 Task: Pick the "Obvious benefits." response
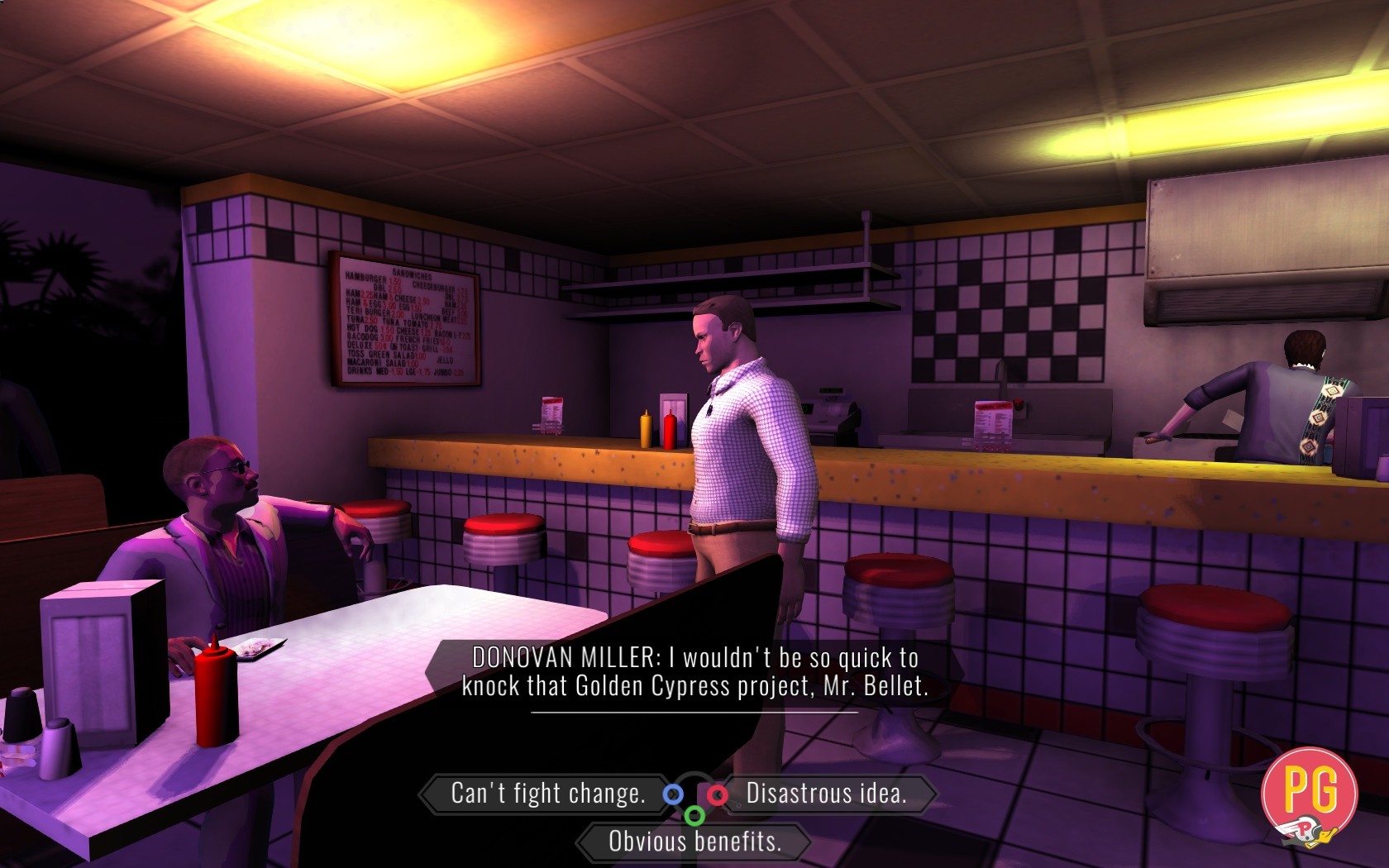click(x=694, y=842)
